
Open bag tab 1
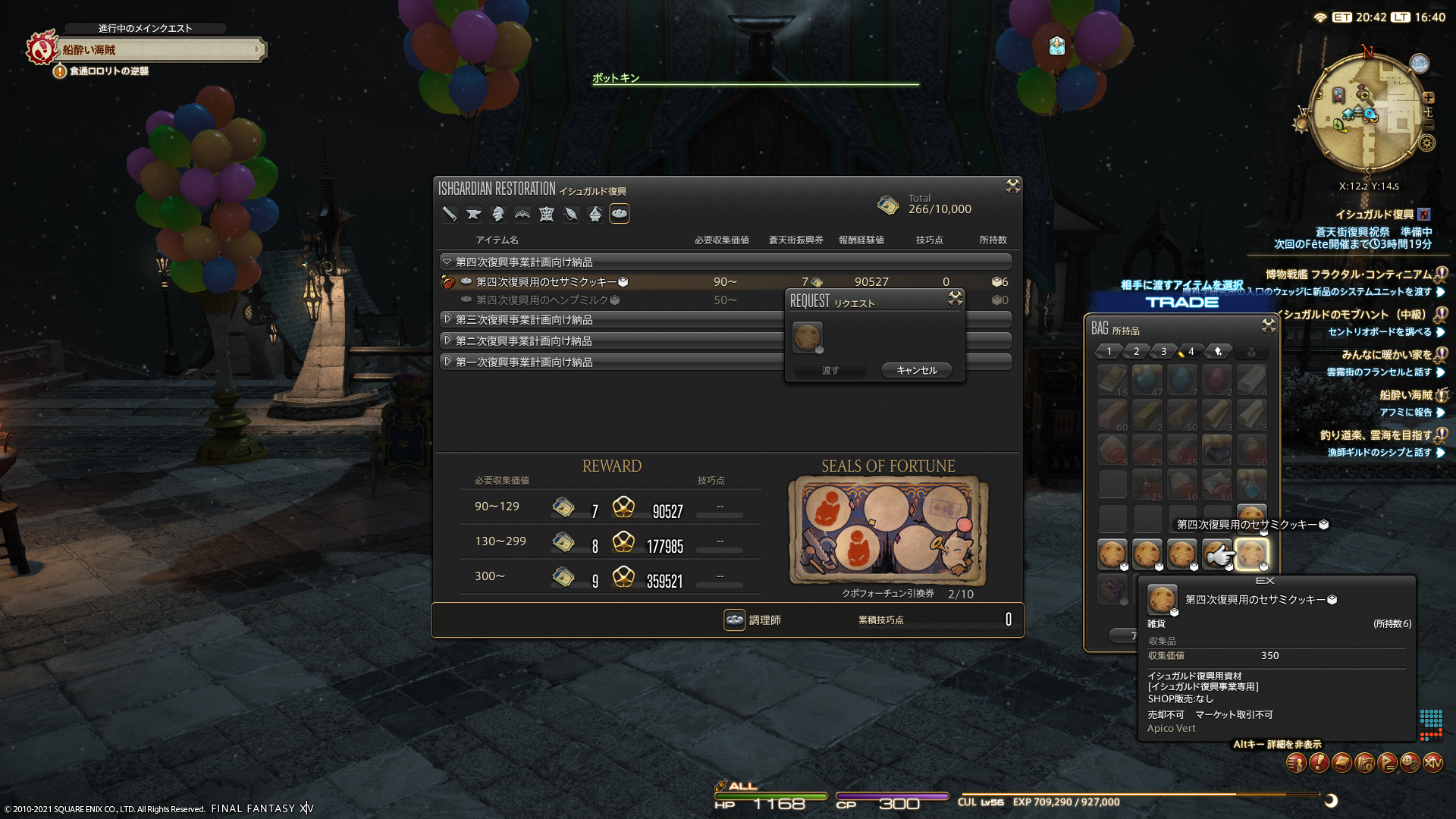click(1109, 351)
